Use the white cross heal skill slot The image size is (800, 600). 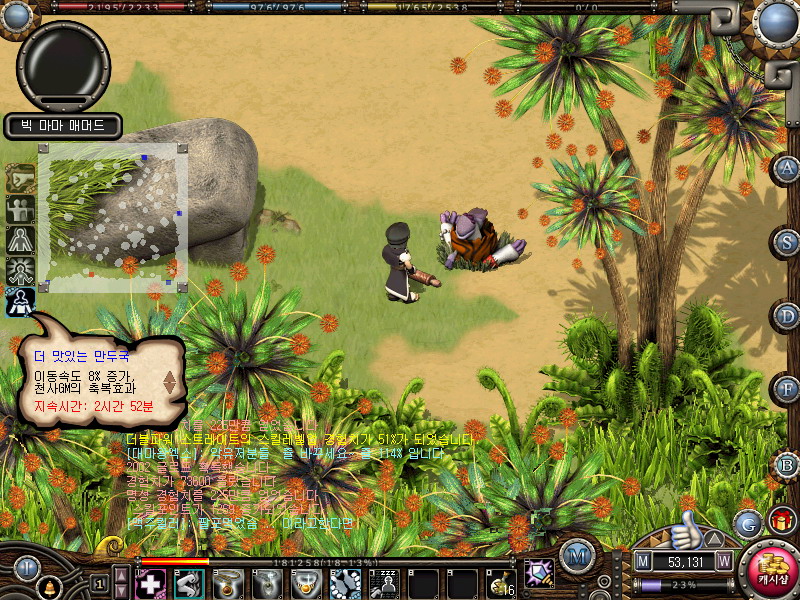tap(149, 582)
